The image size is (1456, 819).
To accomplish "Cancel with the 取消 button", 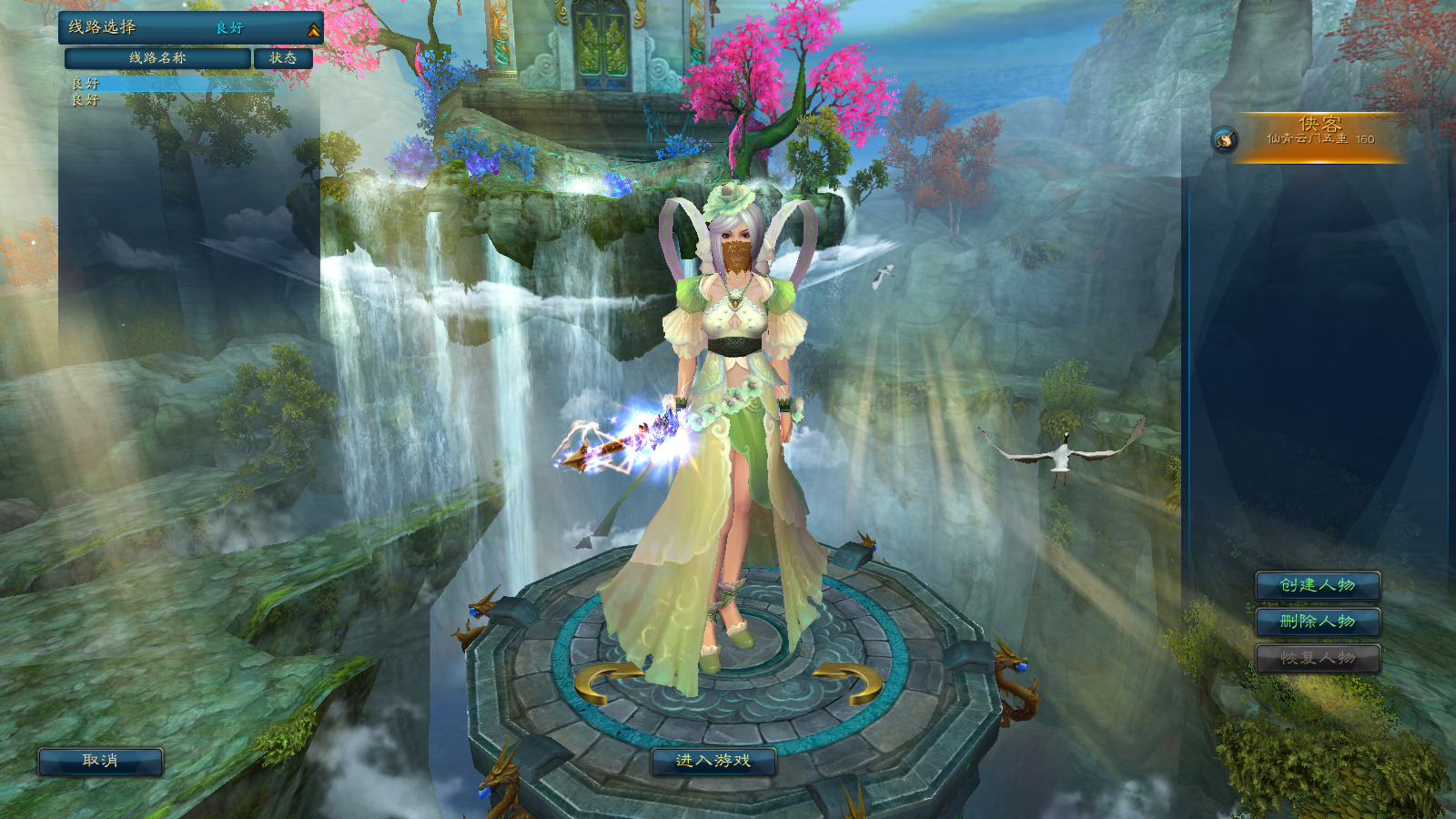I will click(x=100, y=761).
